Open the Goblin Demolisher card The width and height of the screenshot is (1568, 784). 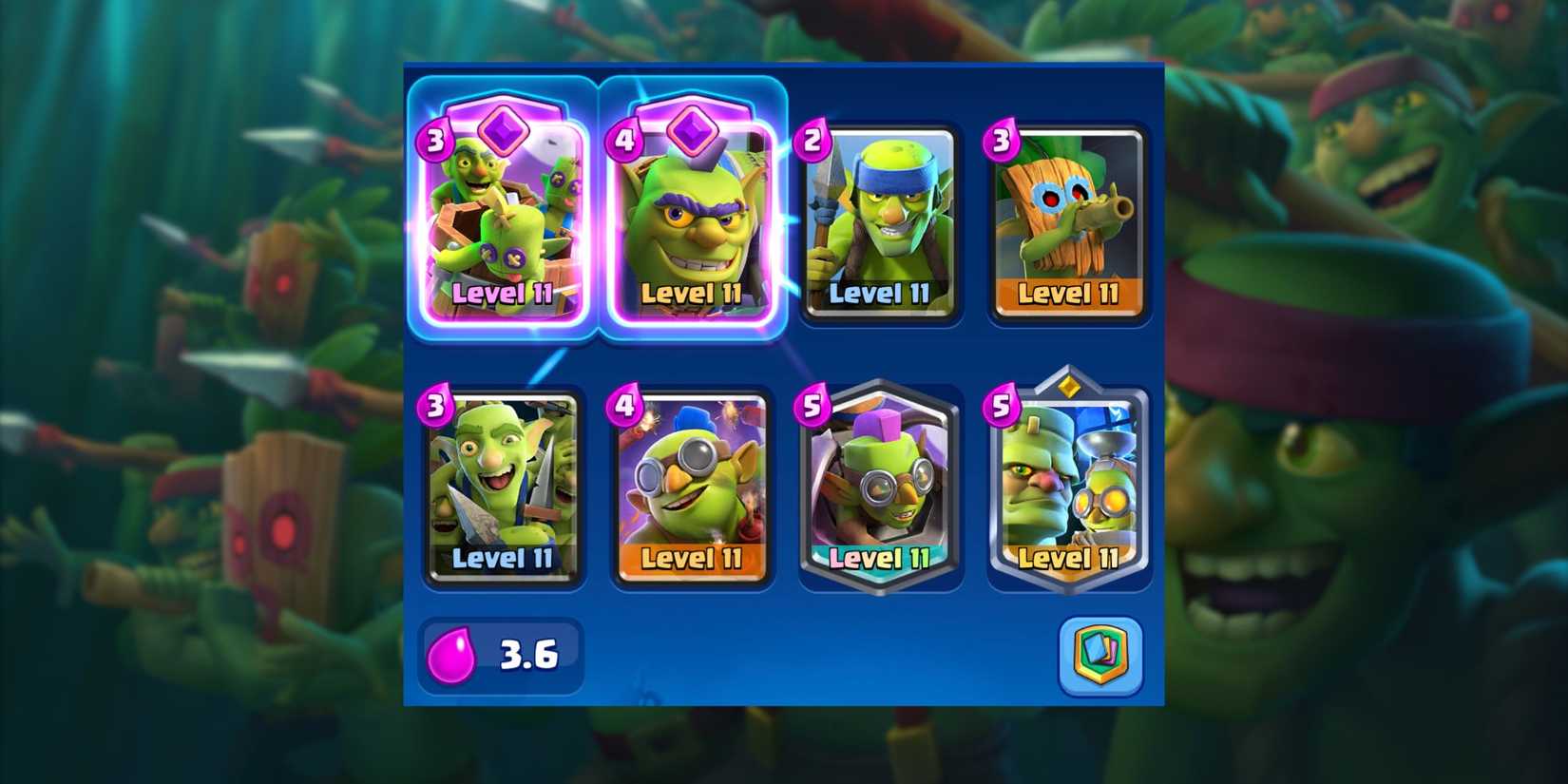[691, 485]
